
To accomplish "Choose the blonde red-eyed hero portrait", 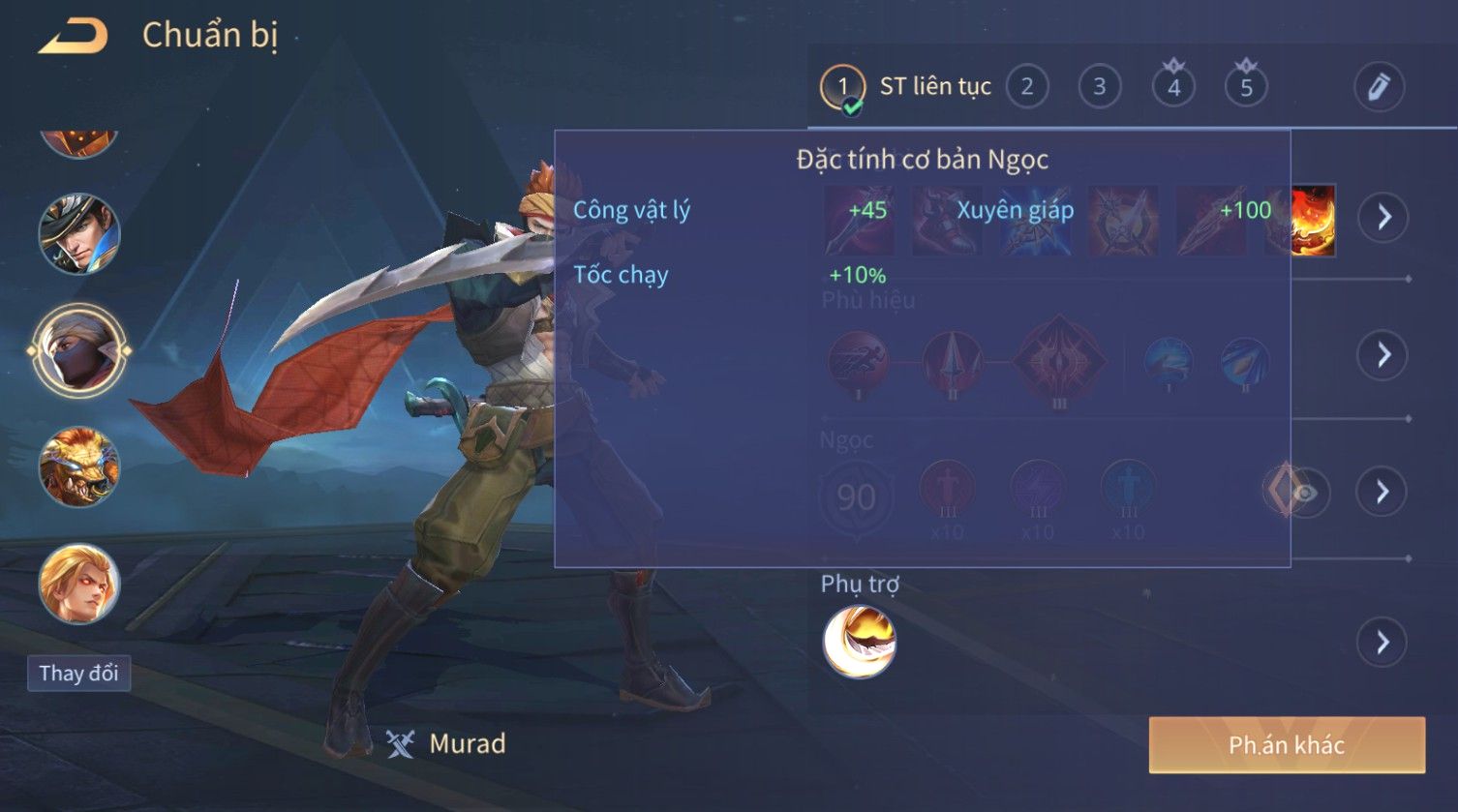I will tap(78, 584).
